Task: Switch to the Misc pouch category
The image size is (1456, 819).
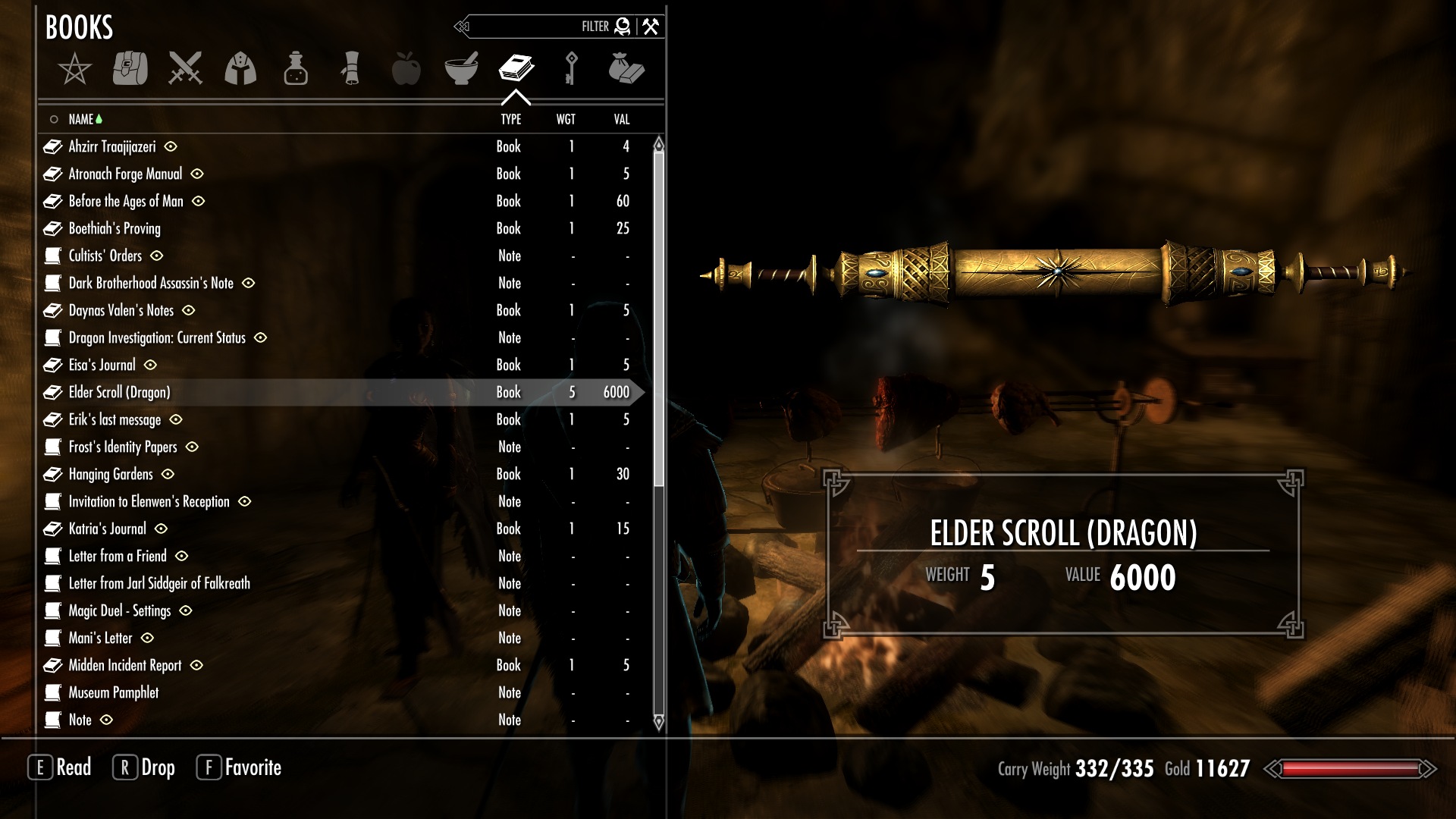Action: pyautogui.click(x=626, y=68)
